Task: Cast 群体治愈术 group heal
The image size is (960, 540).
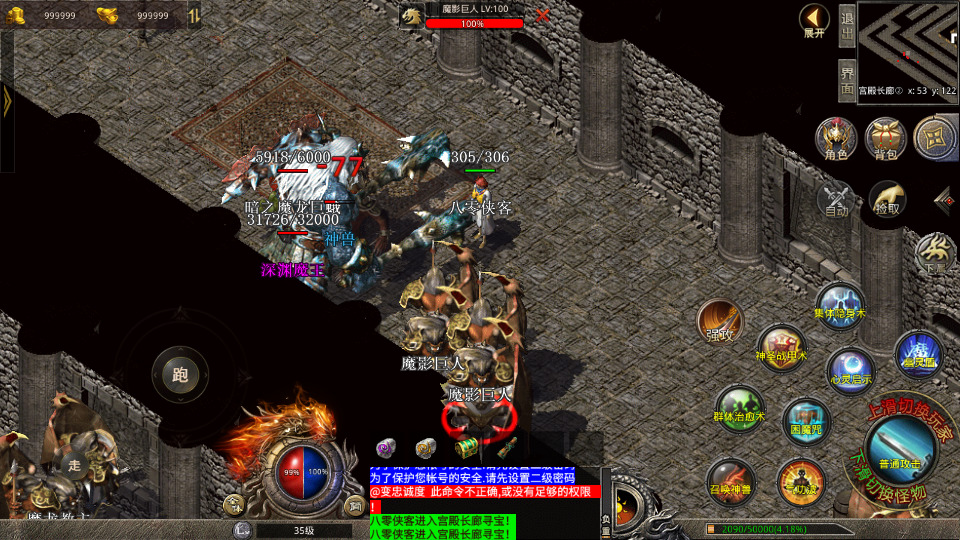Action: tap(739, 408)
